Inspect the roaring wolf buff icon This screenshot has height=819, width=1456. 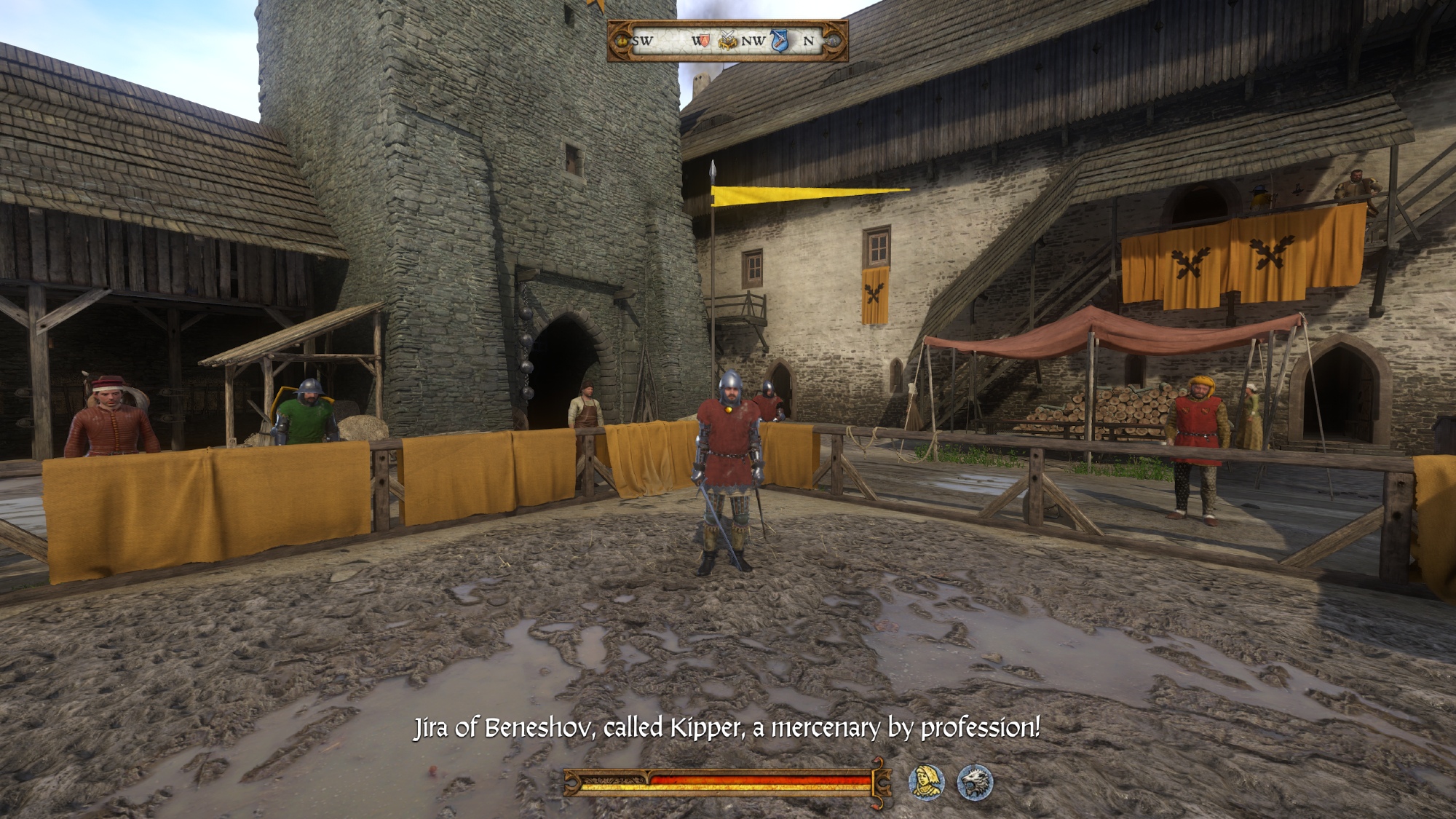tap(974, 782)
